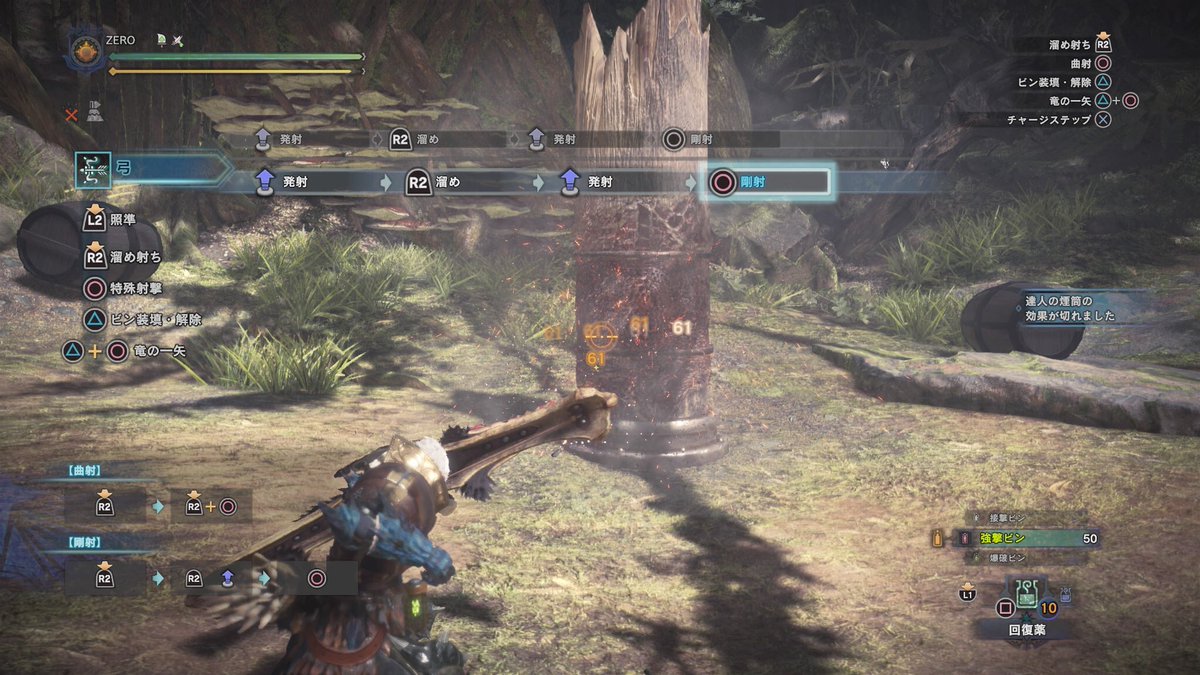Select the bow weapon icon in the combo panel
The width and height of the screenshot is (1200, 675).
tap(92, 169)
